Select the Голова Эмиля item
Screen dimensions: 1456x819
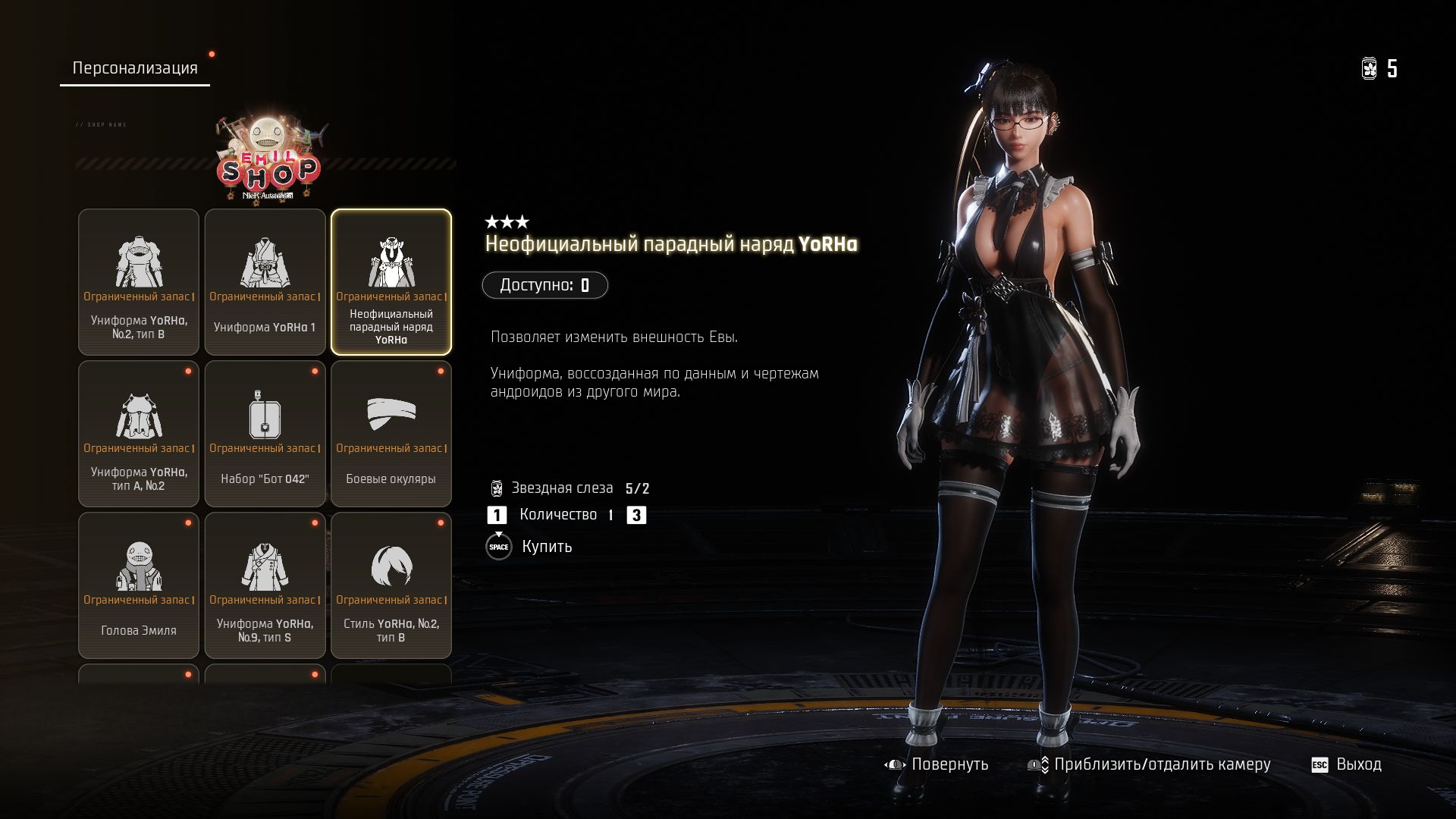(x=139, y=585)
